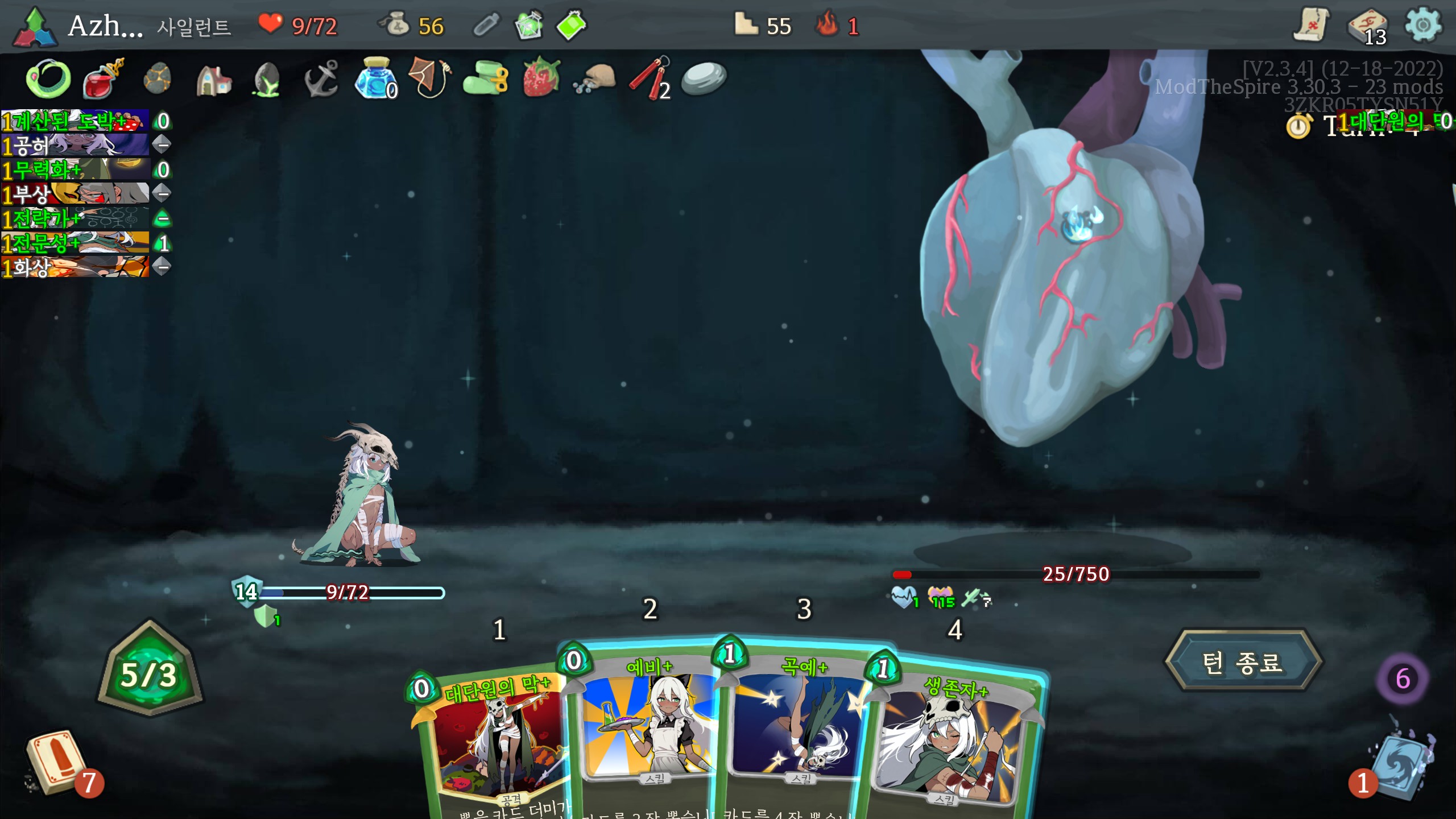Viewport: 1456px width, 819px height.
Task: Select the 무력화+ entry in card list
Action: 75,169
